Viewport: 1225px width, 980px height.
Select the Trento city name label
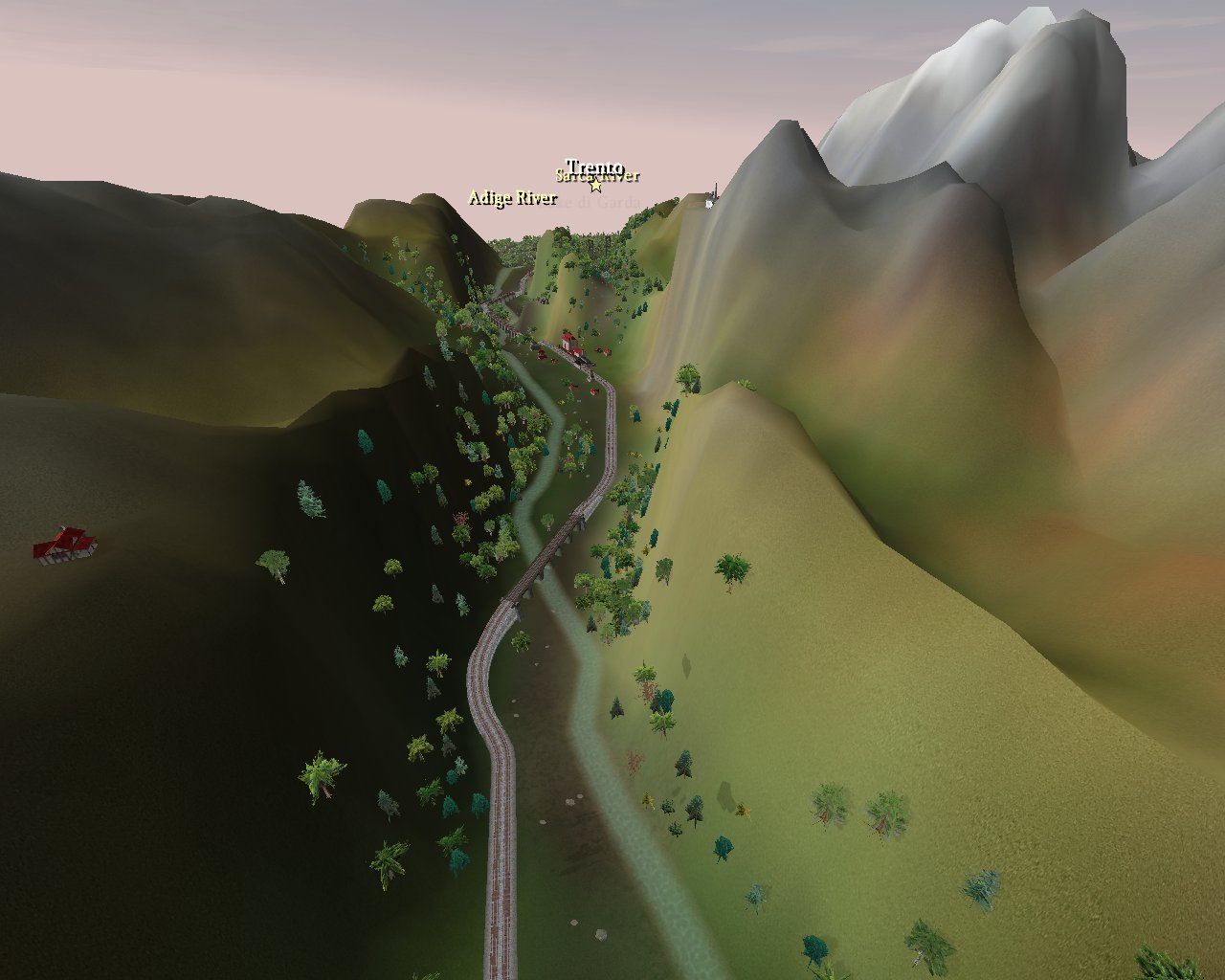pyautogui.click(x=594, y=167)
